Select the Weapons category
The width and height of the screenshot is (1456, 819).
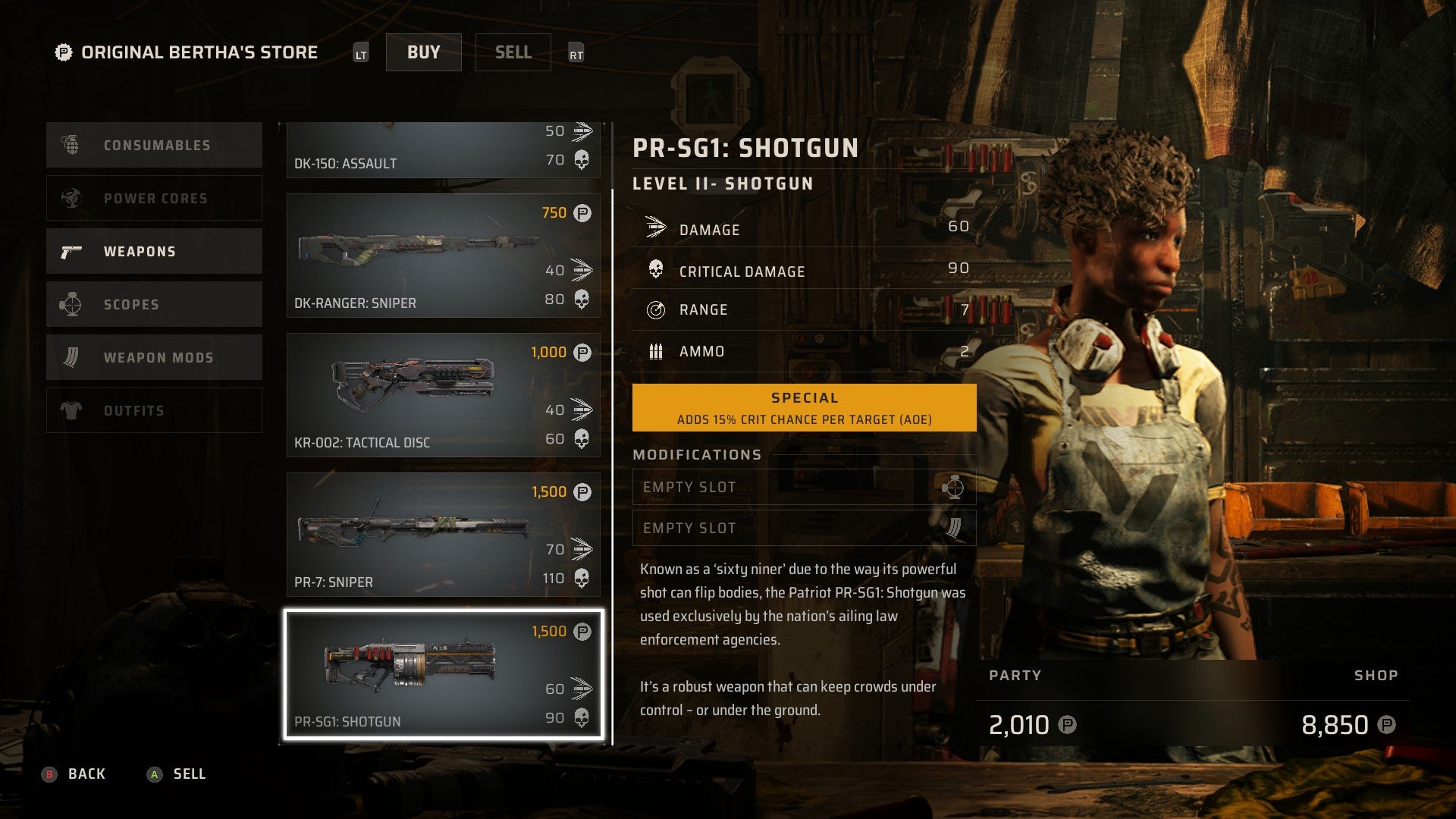click(154, 251)
